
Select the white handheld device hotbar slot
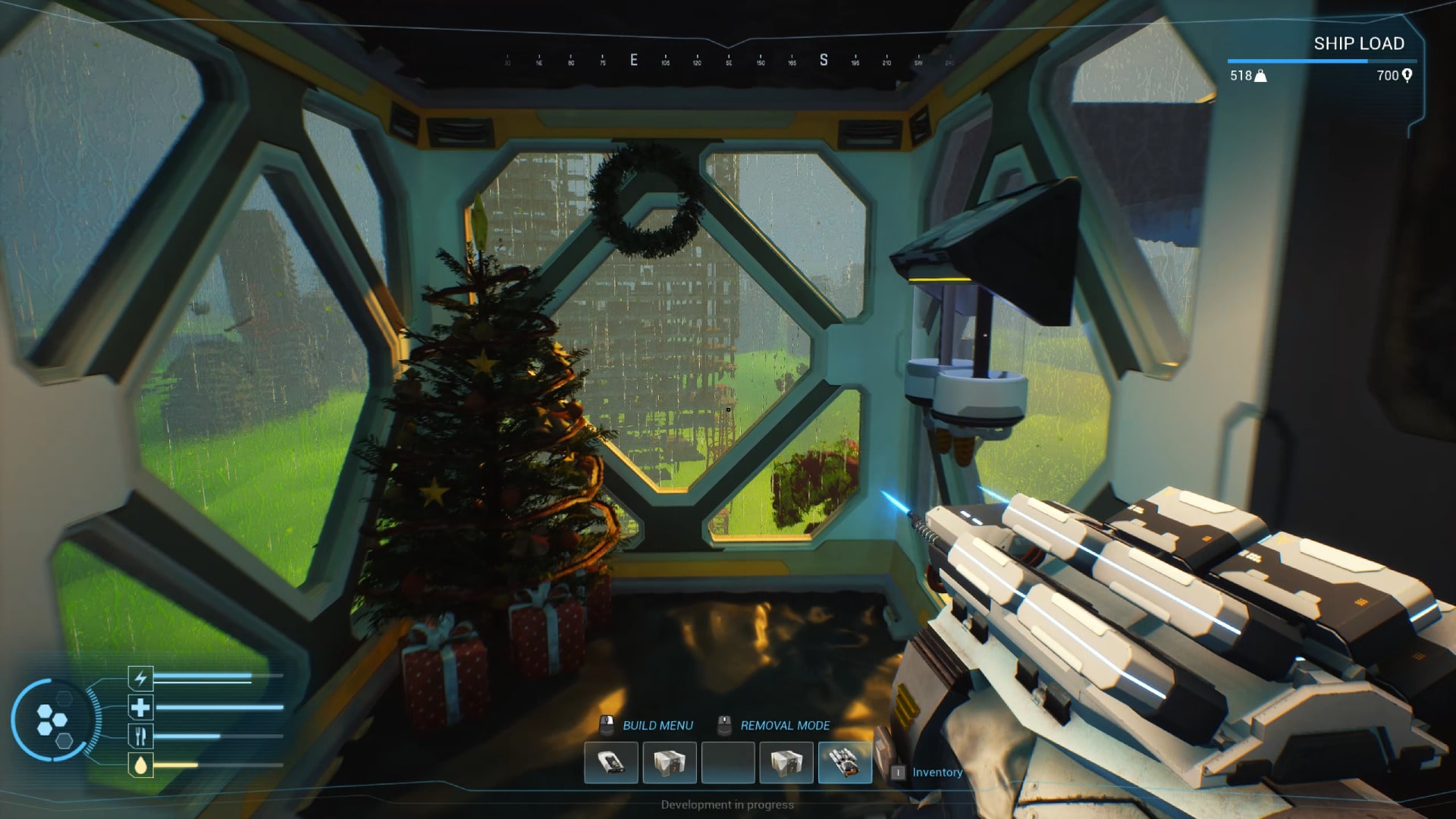click(x=611, y=762)
